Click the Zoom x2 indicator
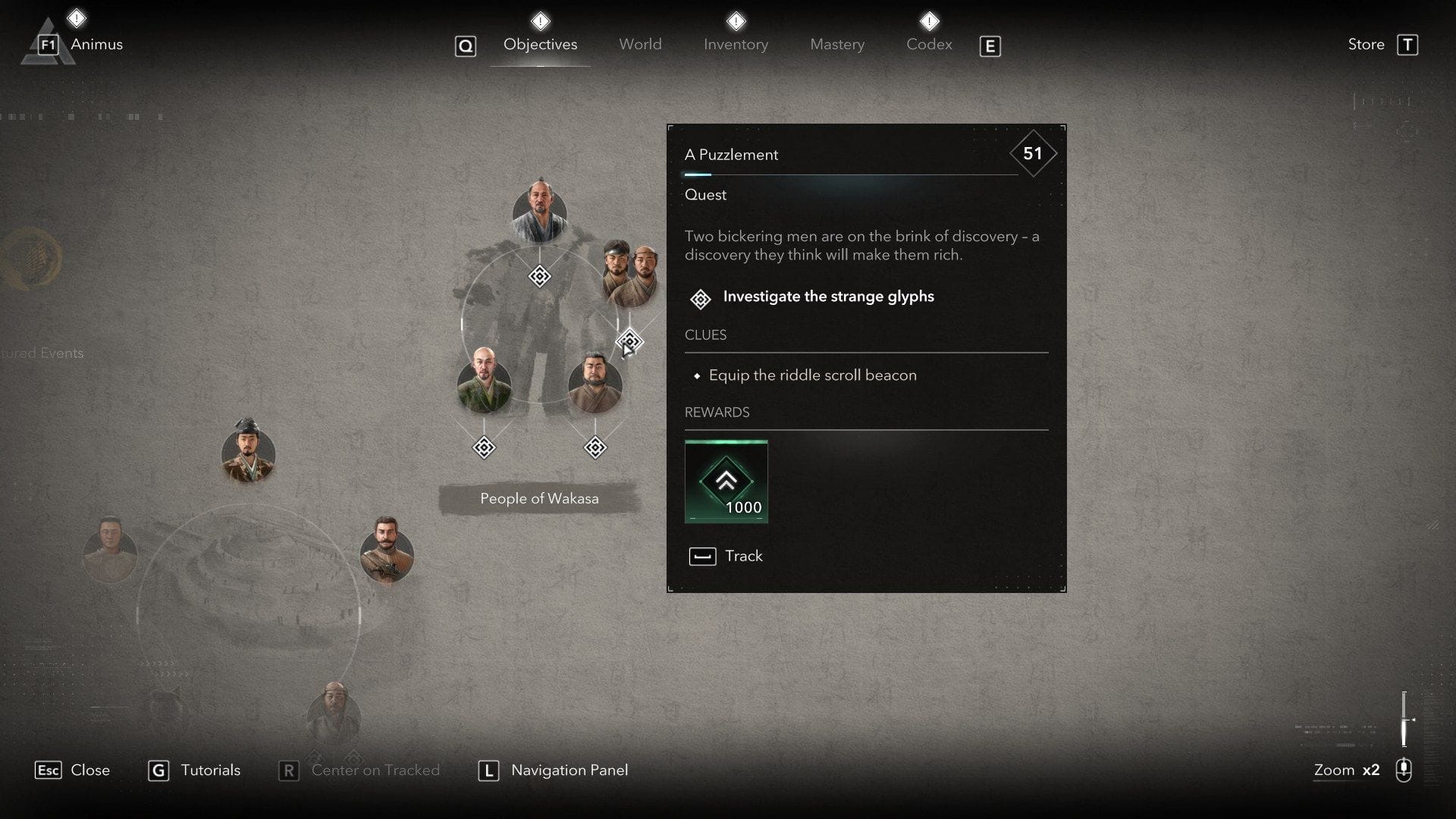 click(1346, 770)
